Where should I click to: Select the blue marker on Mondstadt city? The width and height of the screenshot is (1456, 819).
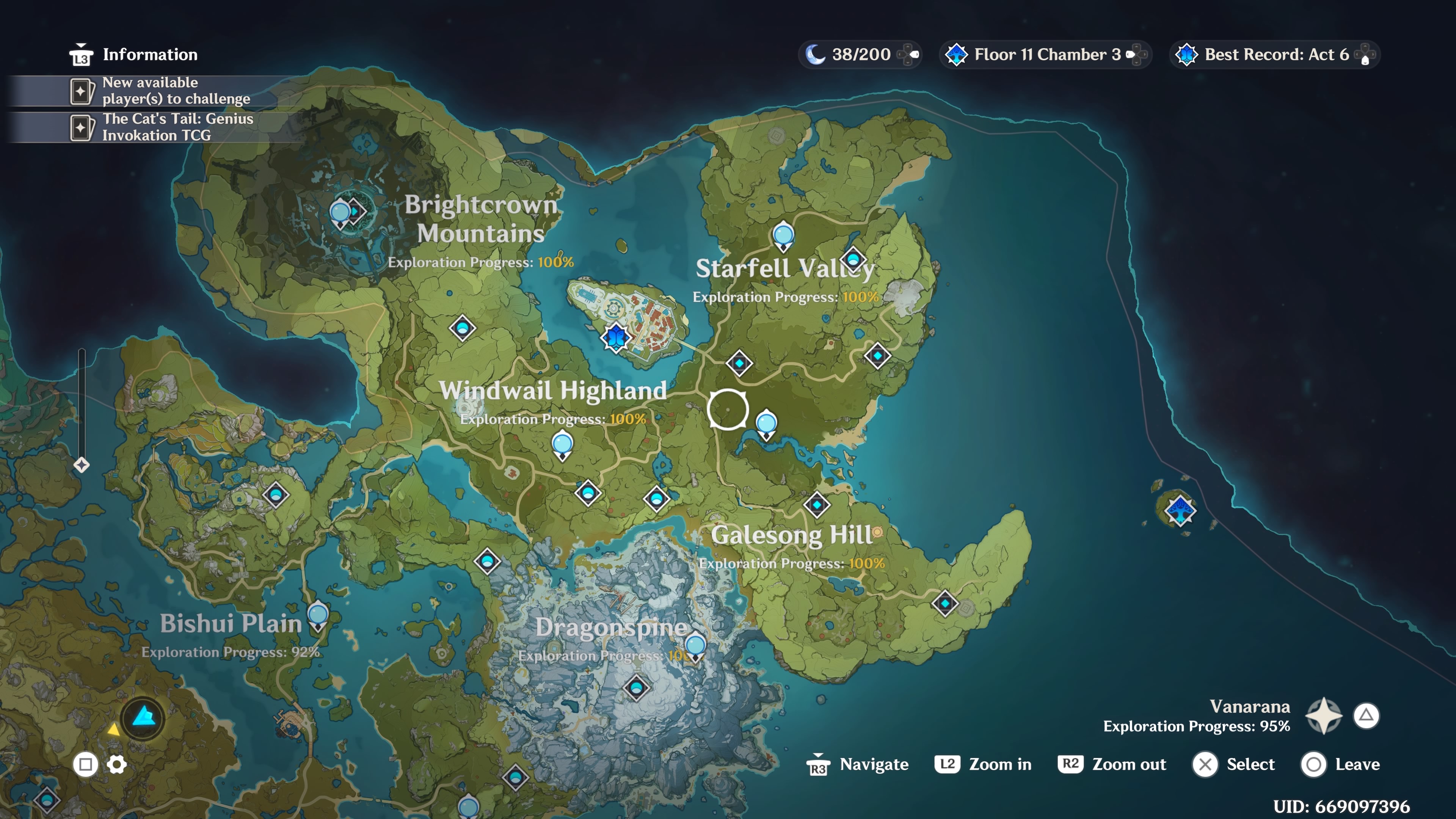[x=615, y=337]
